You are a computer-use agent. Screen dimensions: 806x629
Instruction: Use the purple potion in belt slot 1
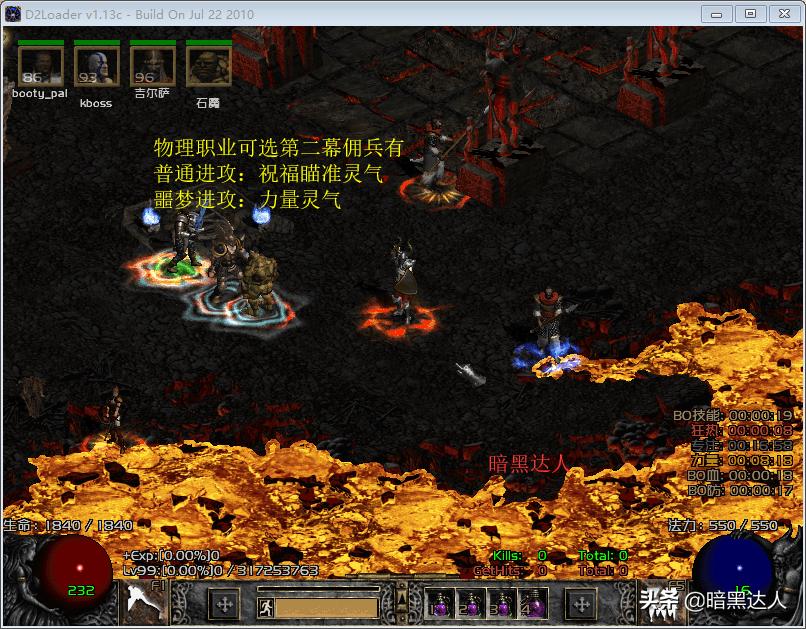[x=440, y=604]
